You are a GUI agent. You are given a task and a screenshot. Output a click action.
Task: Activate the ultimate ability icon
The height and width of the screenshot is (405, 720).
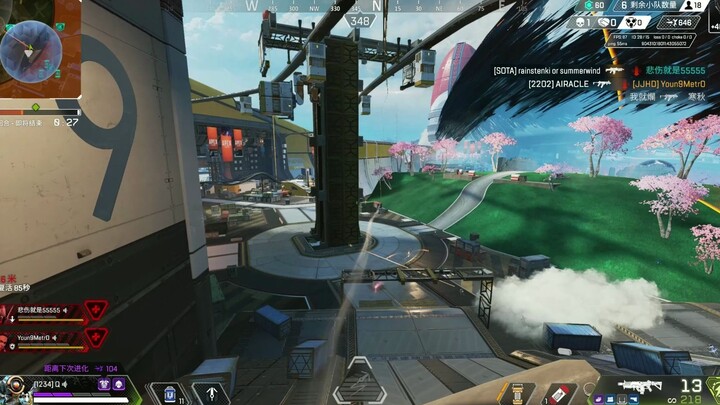point(210,393)
